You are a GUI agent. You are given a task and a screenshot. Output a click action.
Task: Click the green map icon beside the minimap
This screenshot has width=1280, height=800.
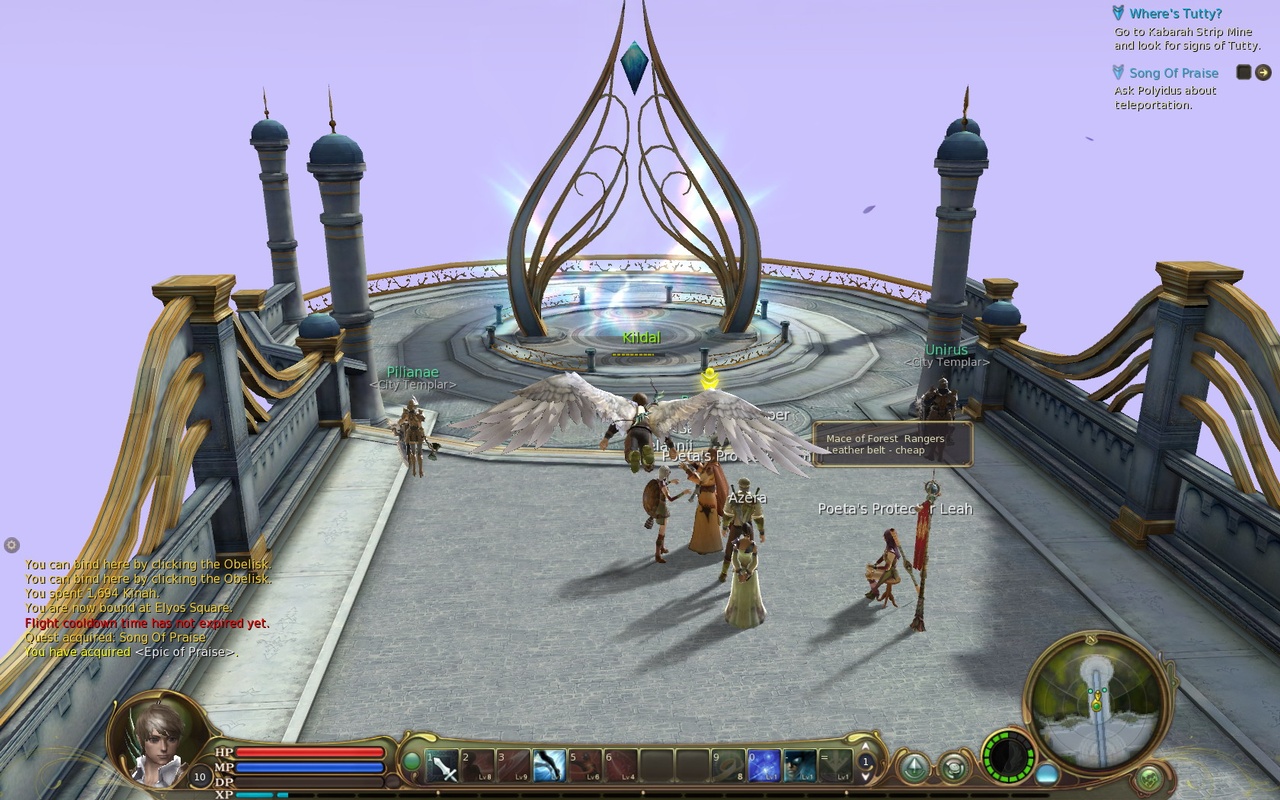click(x=1150, y=777)
